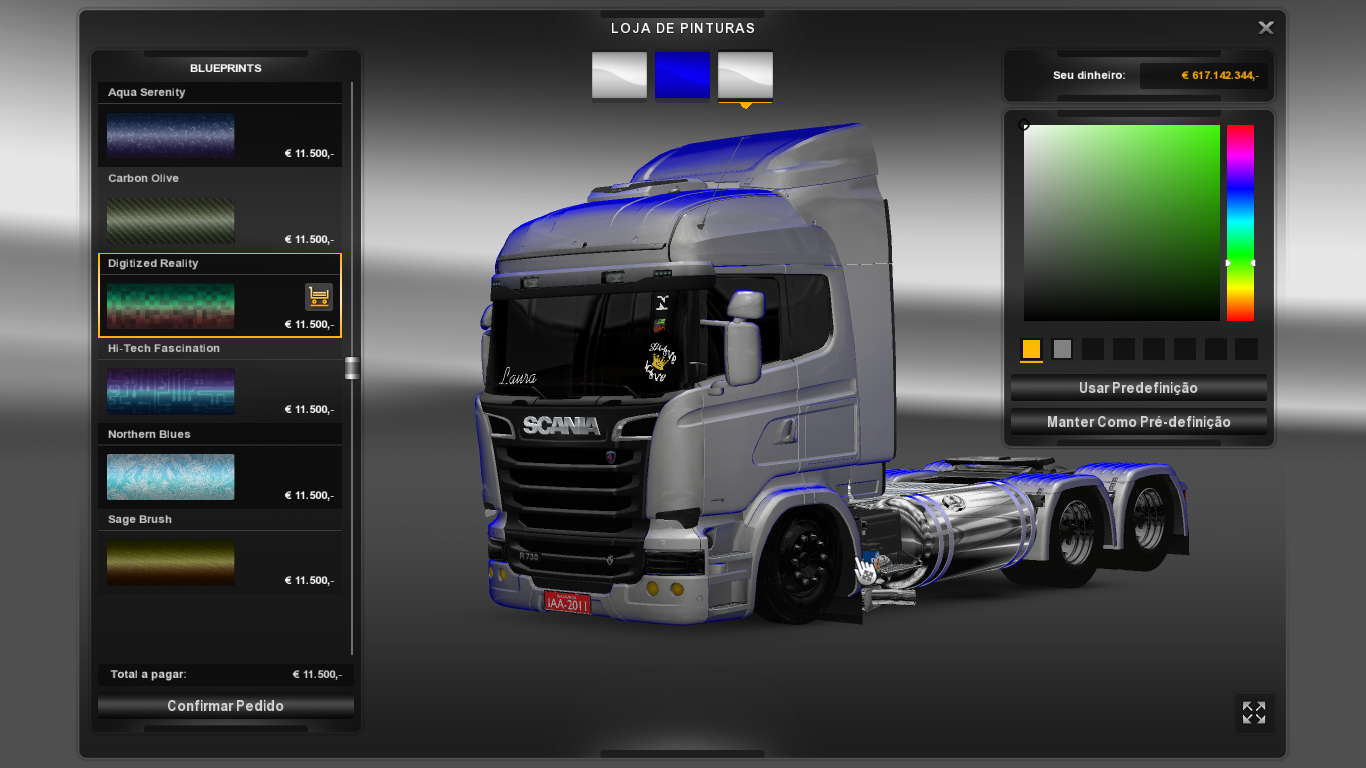Select the orange preset color swatch
1366x768 pixels.
(x=1031, y=349)
